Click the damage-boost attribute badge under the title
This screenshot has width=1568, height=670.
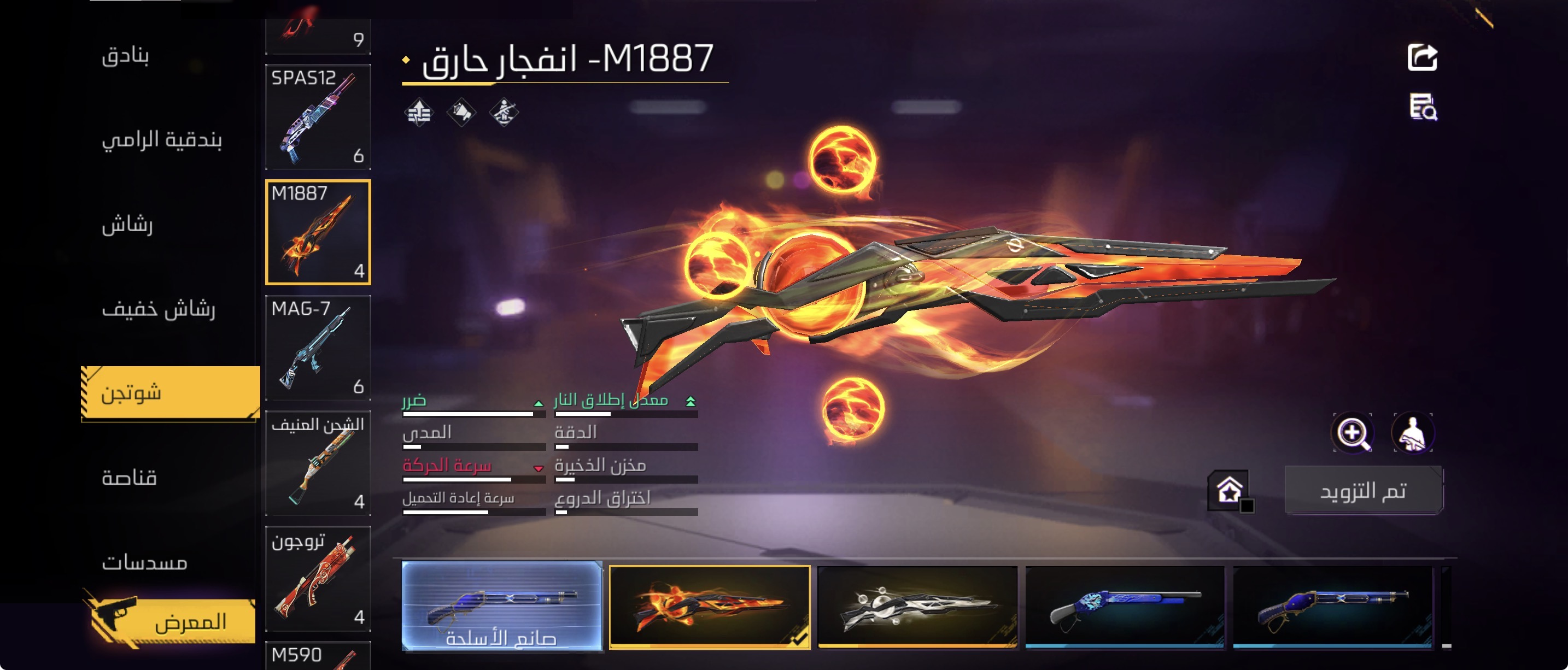420,111
